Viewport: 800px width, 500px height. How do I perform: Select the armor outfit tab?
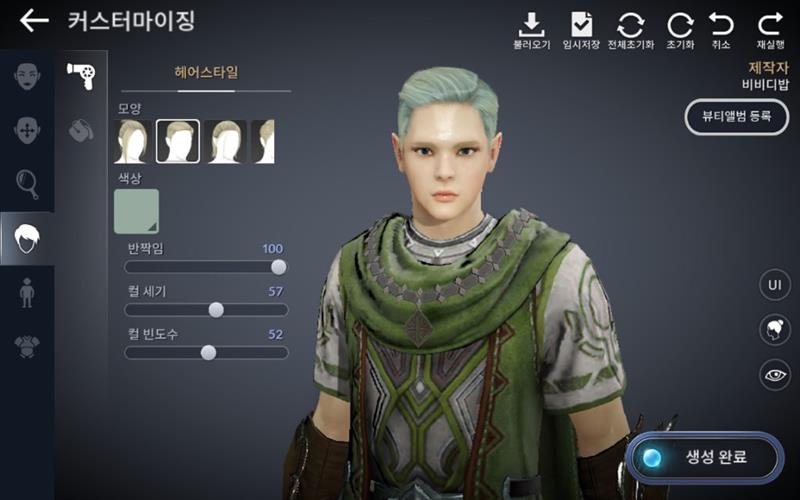pyautogui.click(x=27, y=347)
